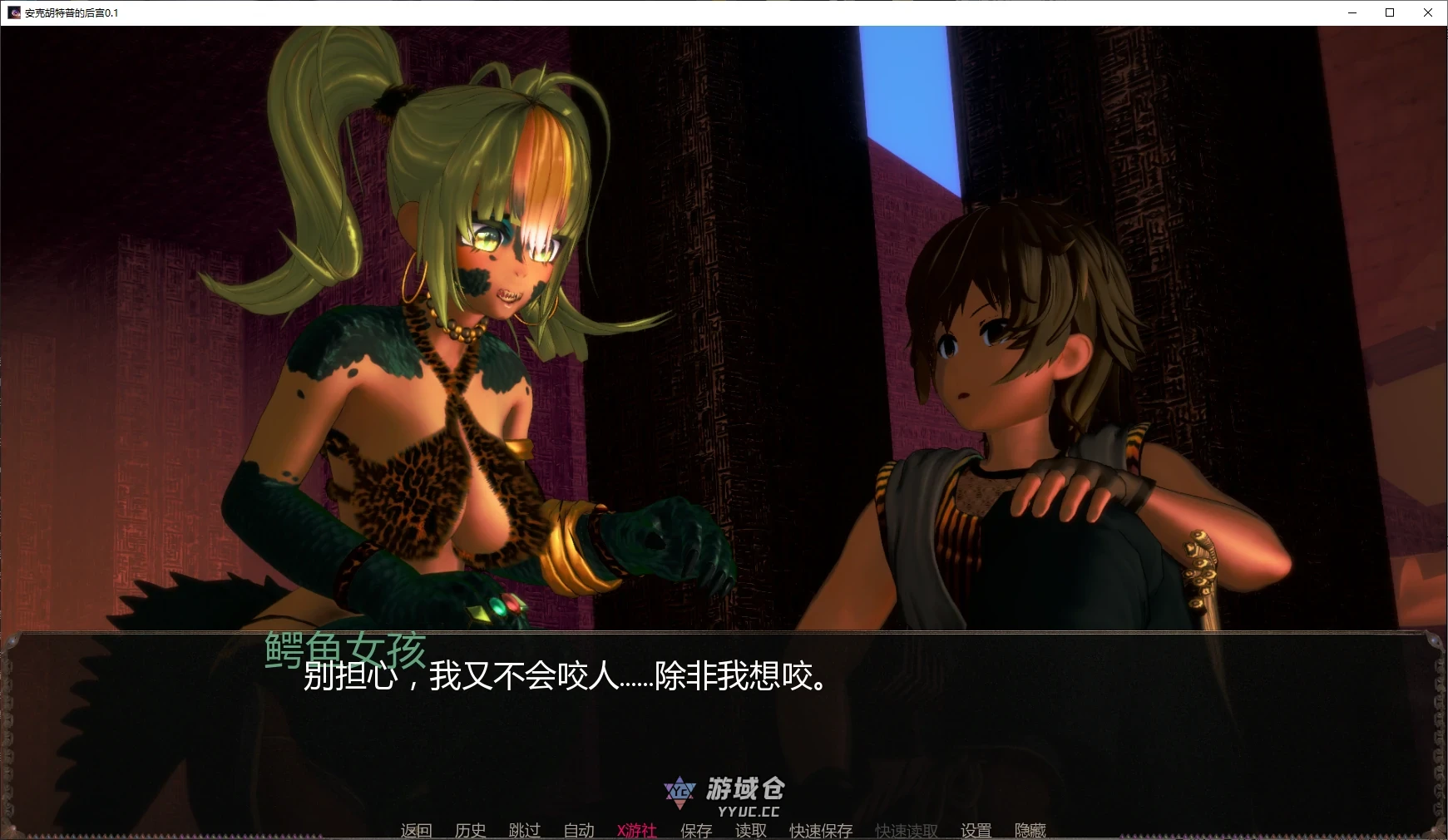Click 隐藏 to hide the dialogue box
Image resolution: width=1448 pixels, height=840 pixels.
pos(1030,831)
